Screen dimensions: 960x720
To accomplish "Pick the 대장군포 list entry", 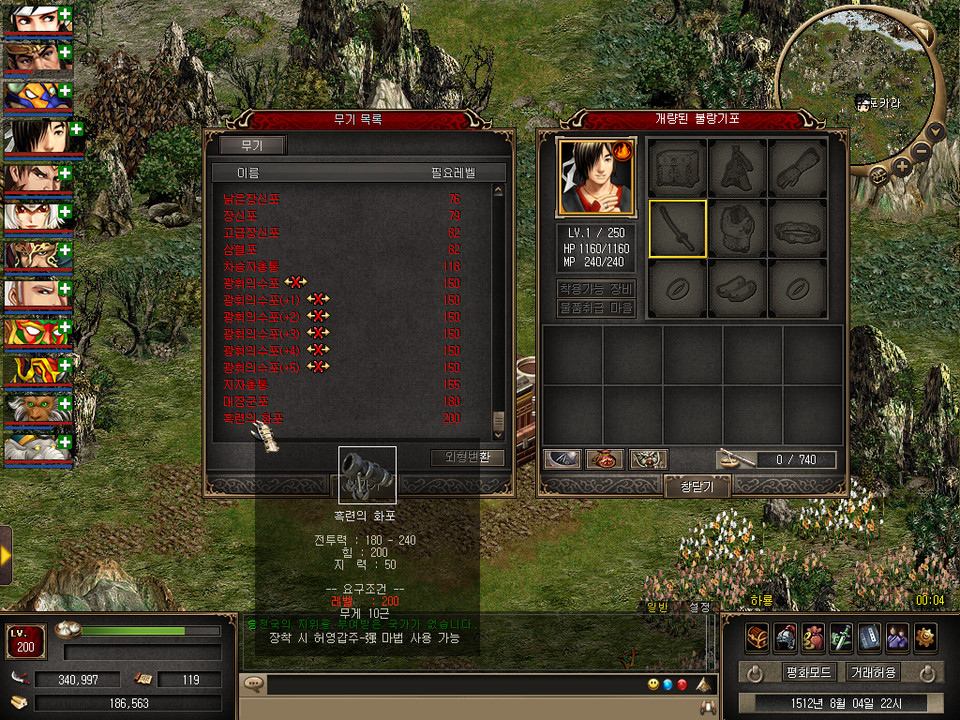I will click(252, 401).
